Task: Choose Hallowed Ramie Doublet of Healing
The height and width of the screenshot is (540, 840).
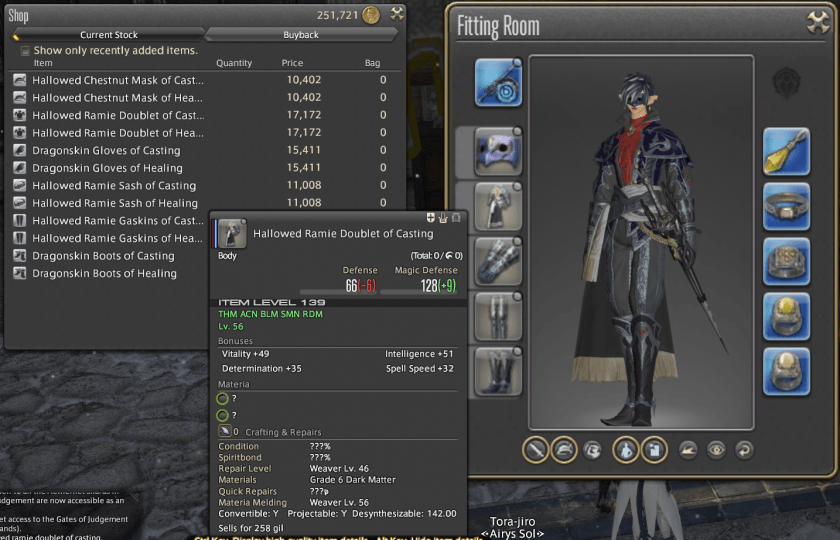Action: pyautogui.click(x=118, y=133)
